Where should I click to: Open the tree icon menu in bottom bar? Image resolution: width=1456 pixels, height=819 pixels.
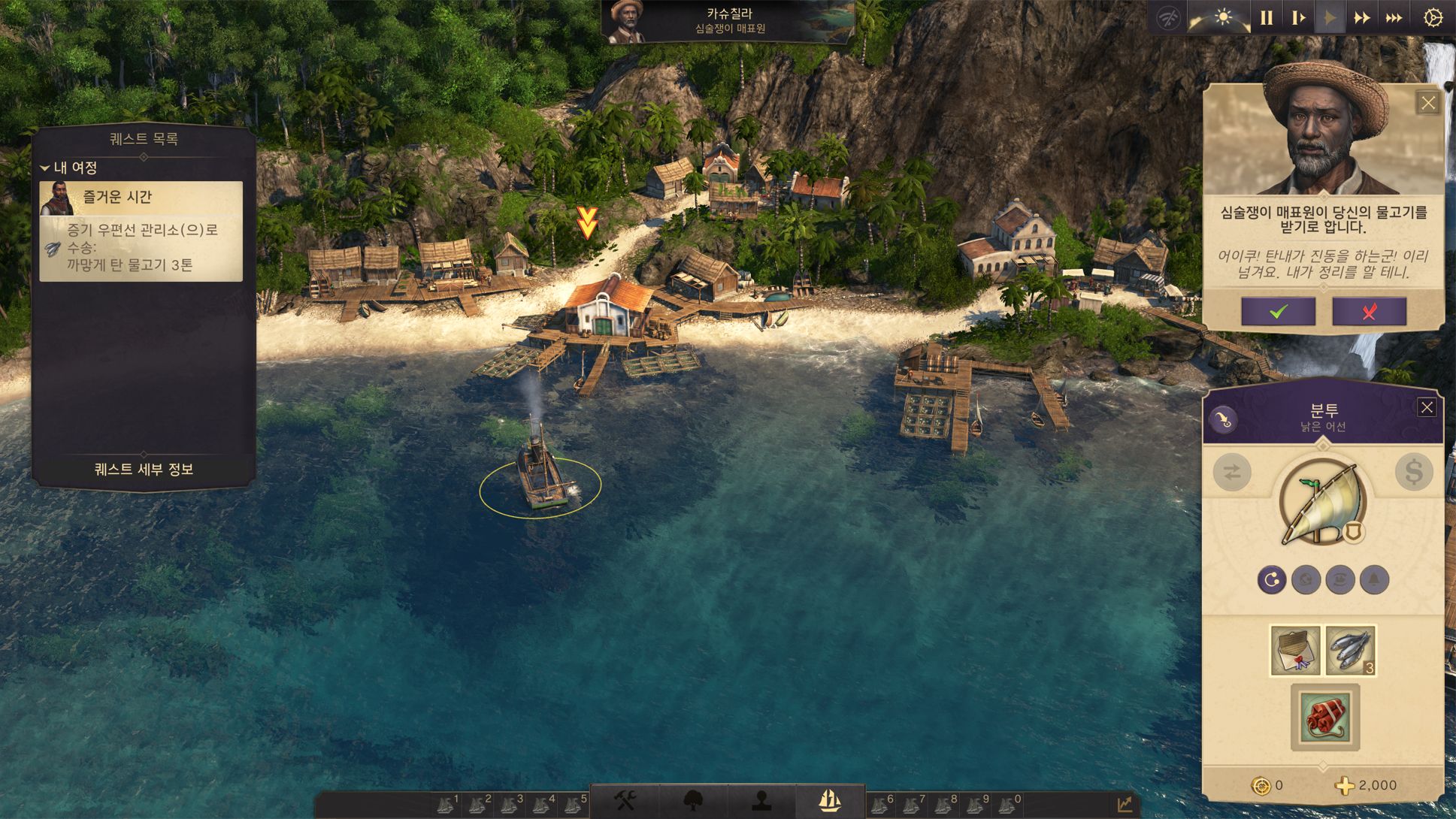pyautogui.click(x=693, y=801)
